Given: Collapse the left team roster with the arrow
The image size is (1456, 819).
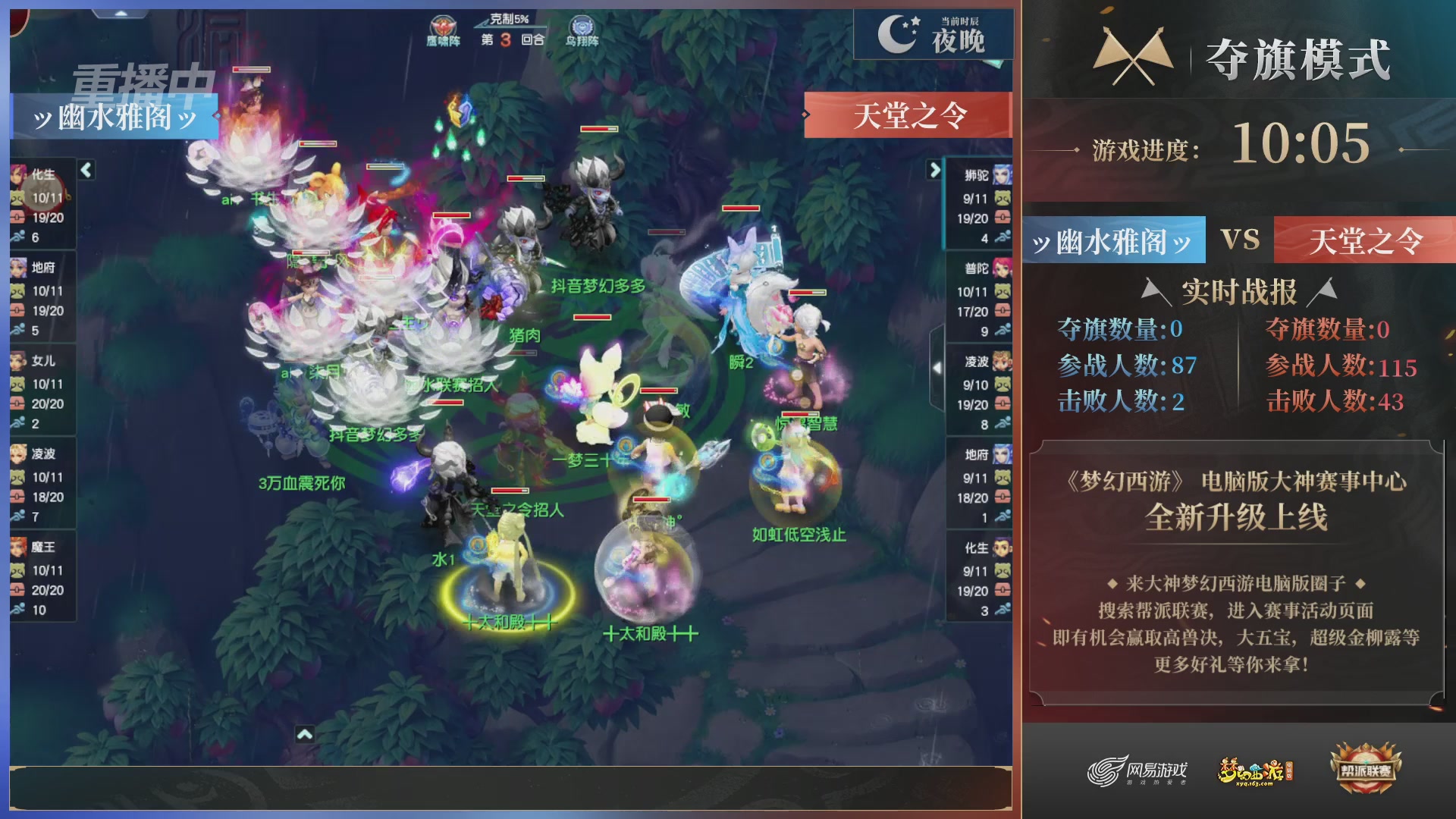Looking at the screenshot, I should [x=86, y=171].
